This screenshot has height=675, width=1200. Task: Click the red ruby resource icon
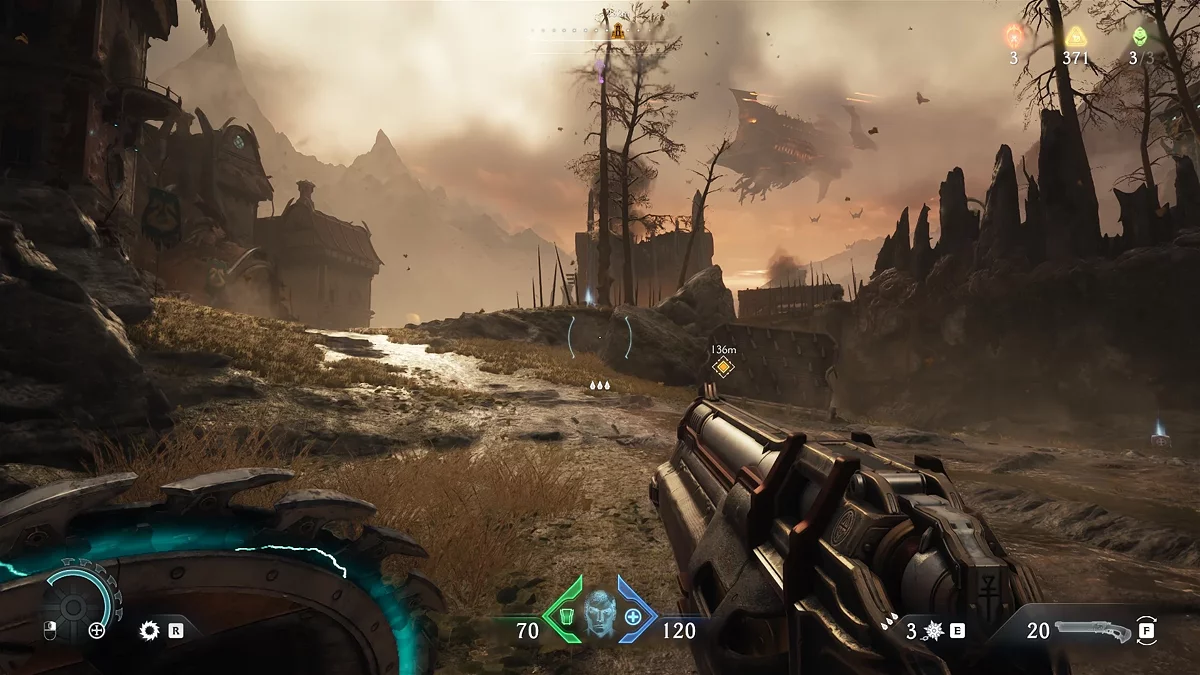[1013, 37]
